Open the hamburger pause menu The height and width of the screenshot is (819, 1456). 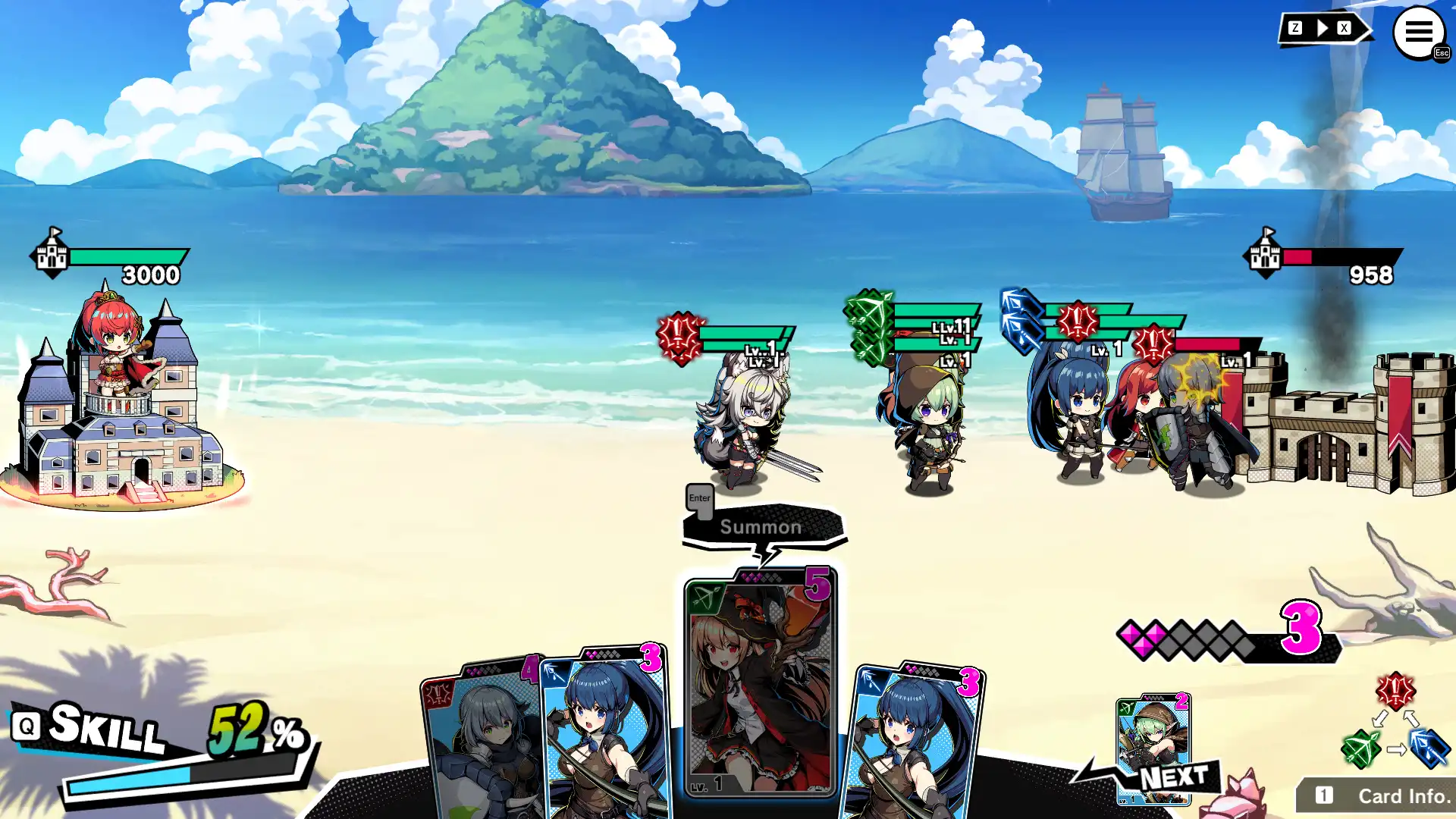(x=1418, y=33)
